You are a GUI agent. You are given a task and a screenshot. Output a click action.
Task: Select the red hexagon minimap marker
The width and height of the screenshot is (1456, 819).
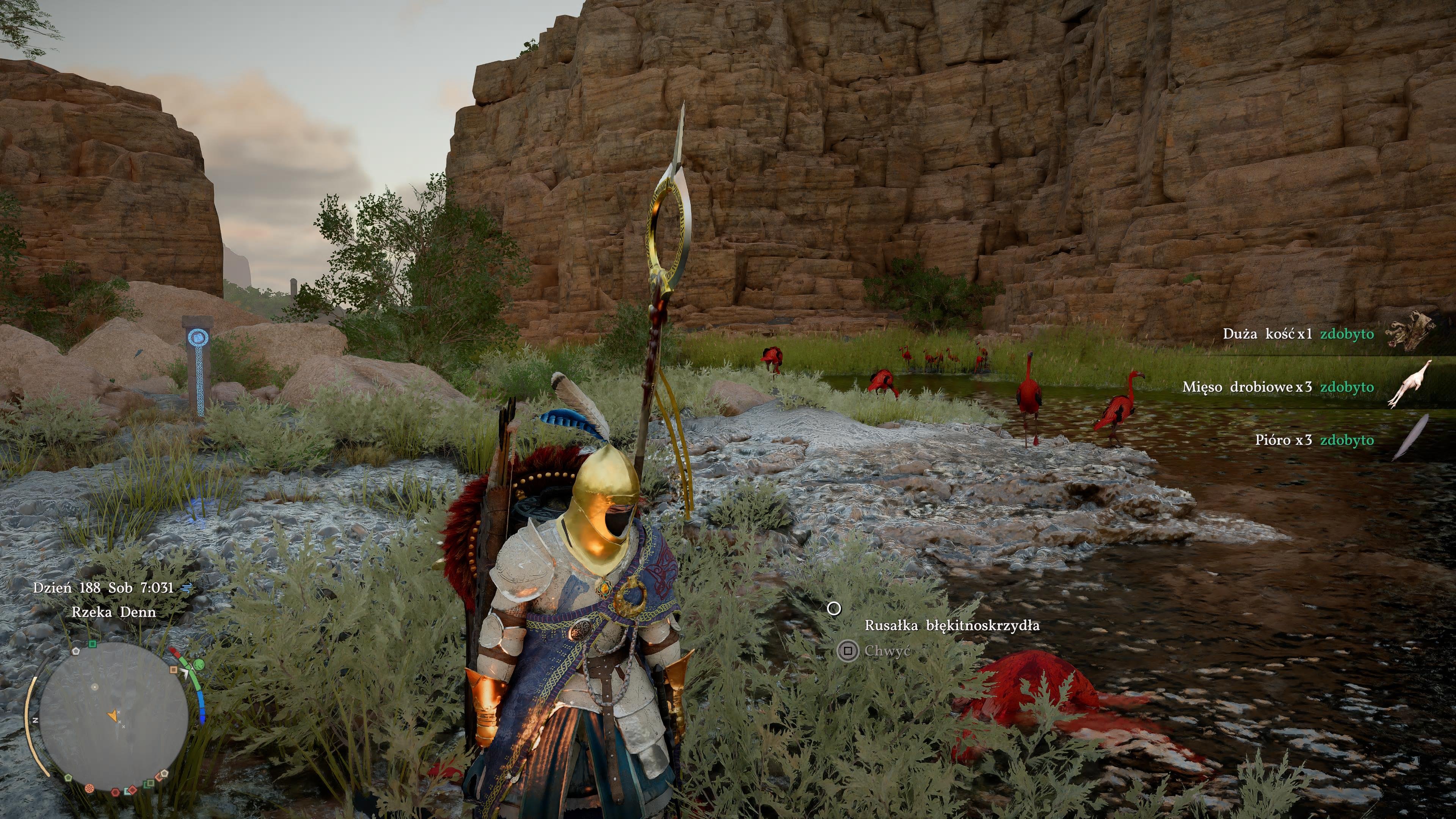point(115,792)
